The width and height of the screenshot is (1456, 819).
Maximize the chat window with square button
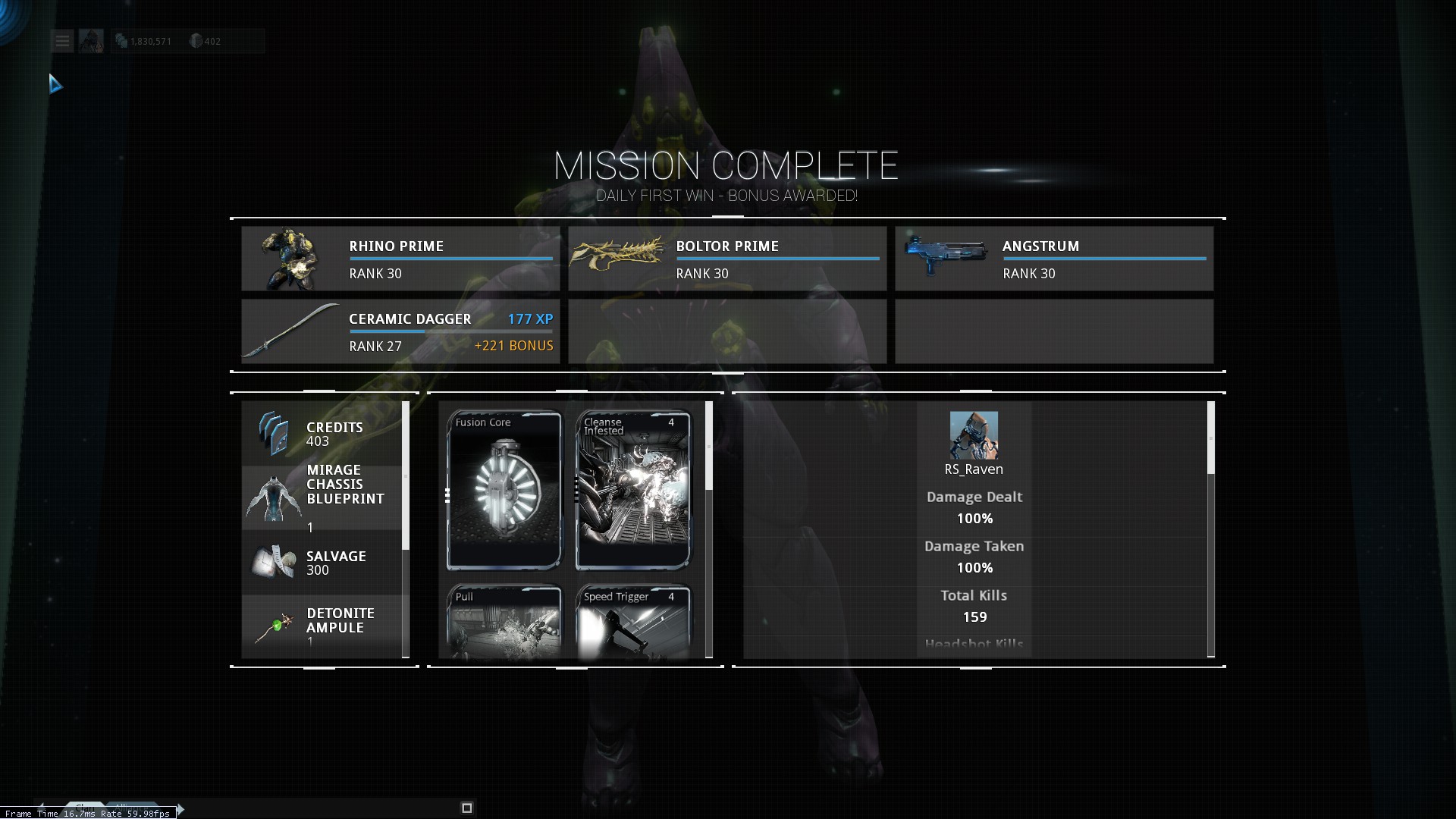click(467, 808)
